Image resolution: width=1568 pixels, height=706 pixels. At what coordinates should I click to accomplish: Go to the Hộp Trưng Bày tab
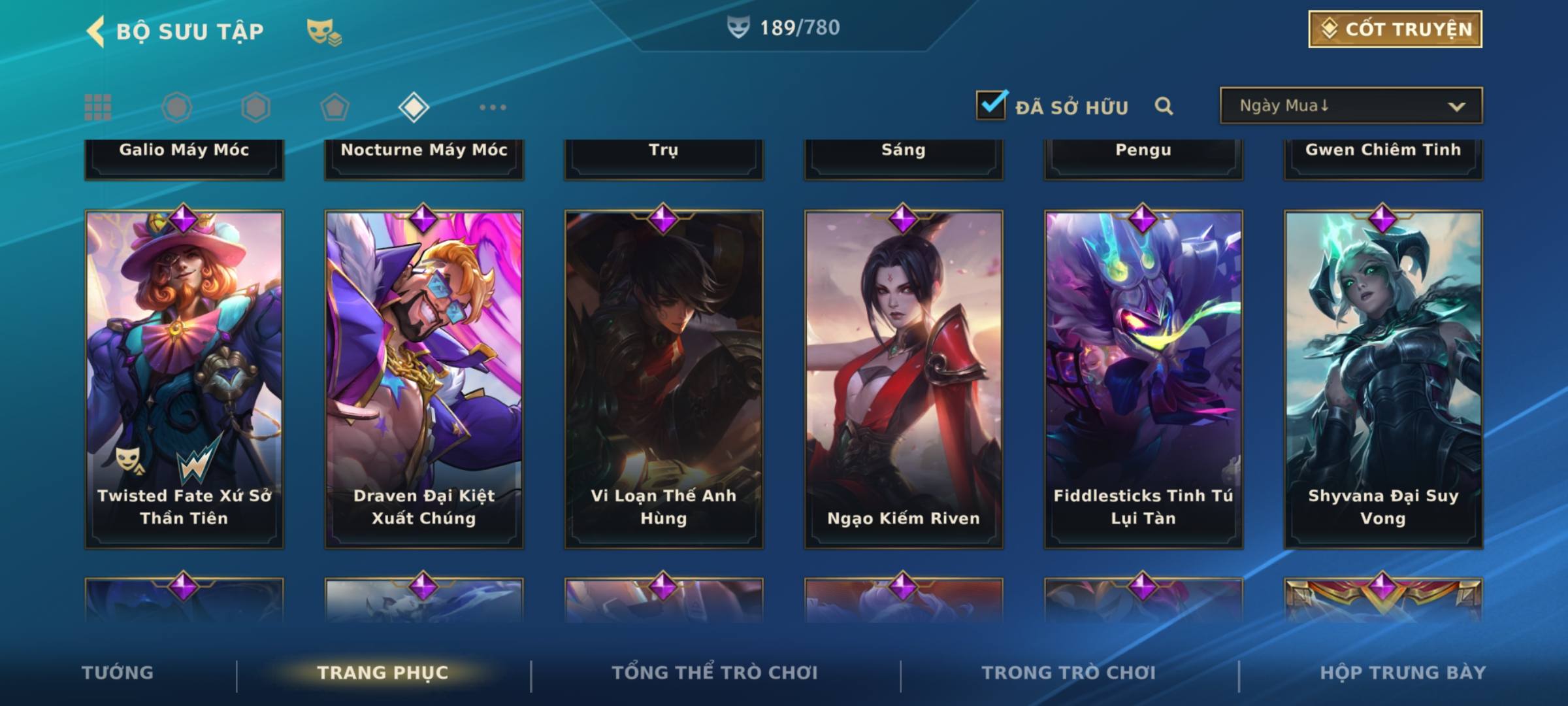[x=1403, y=673]
